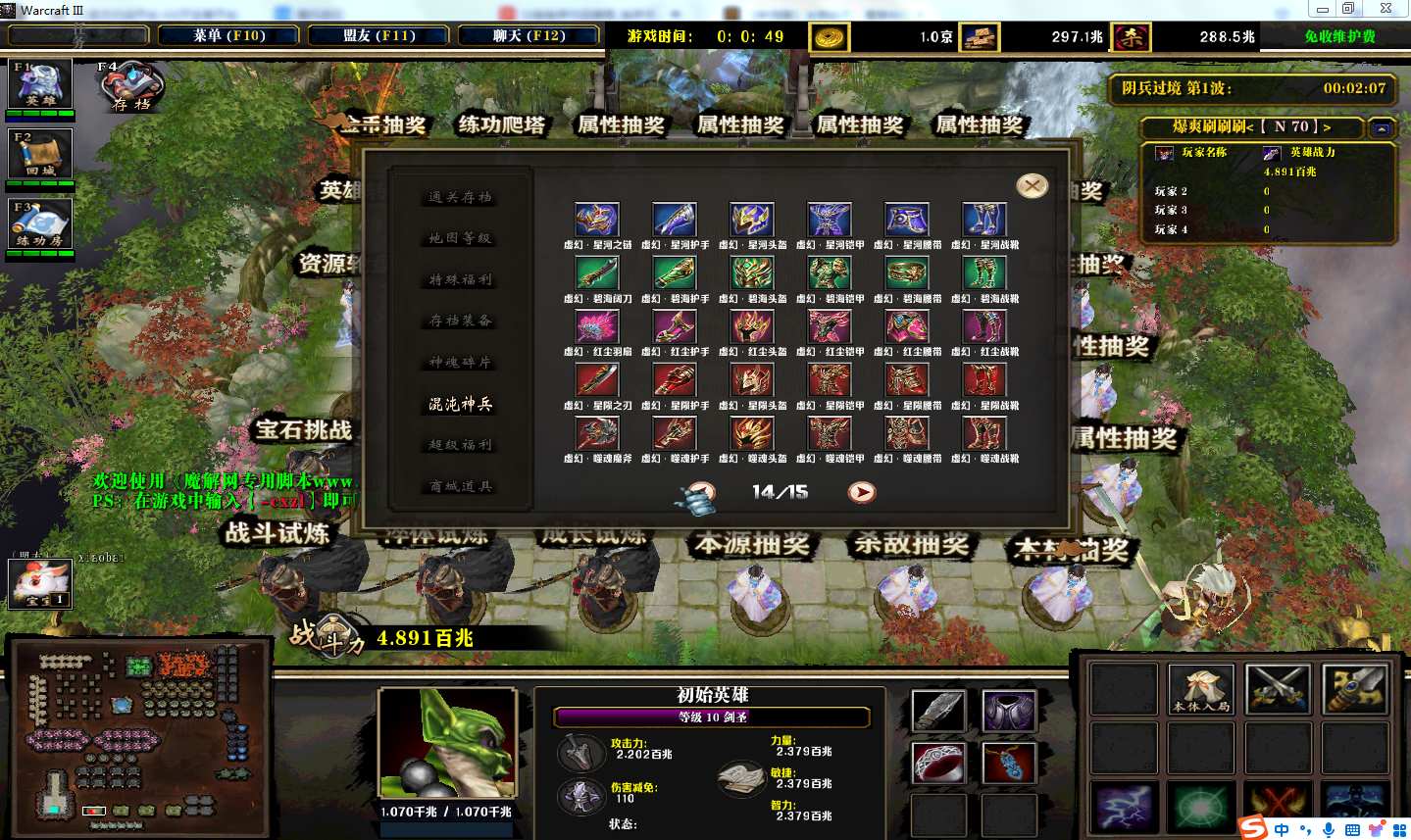Click the 回城 return-to-town scroll icon
Screen dimensions: 1411x840
click(40, 154)
